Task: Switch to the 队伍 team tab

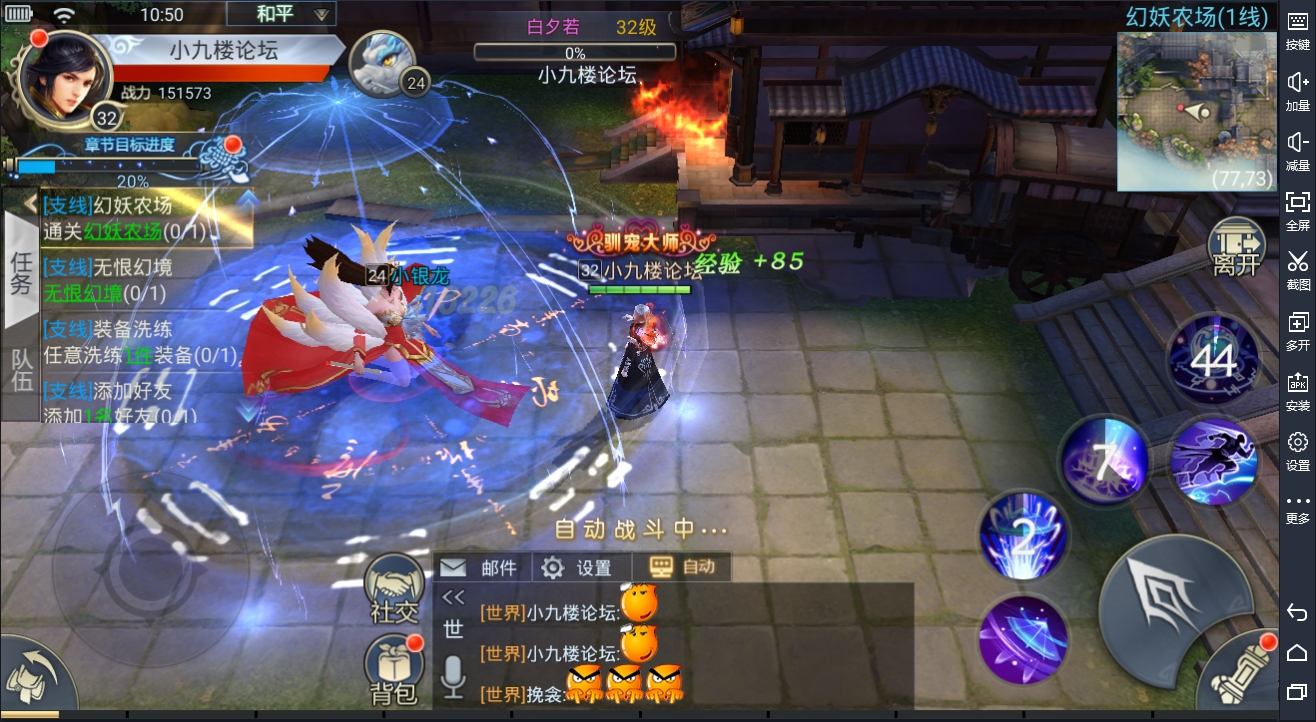Action: tap(21, 370)
